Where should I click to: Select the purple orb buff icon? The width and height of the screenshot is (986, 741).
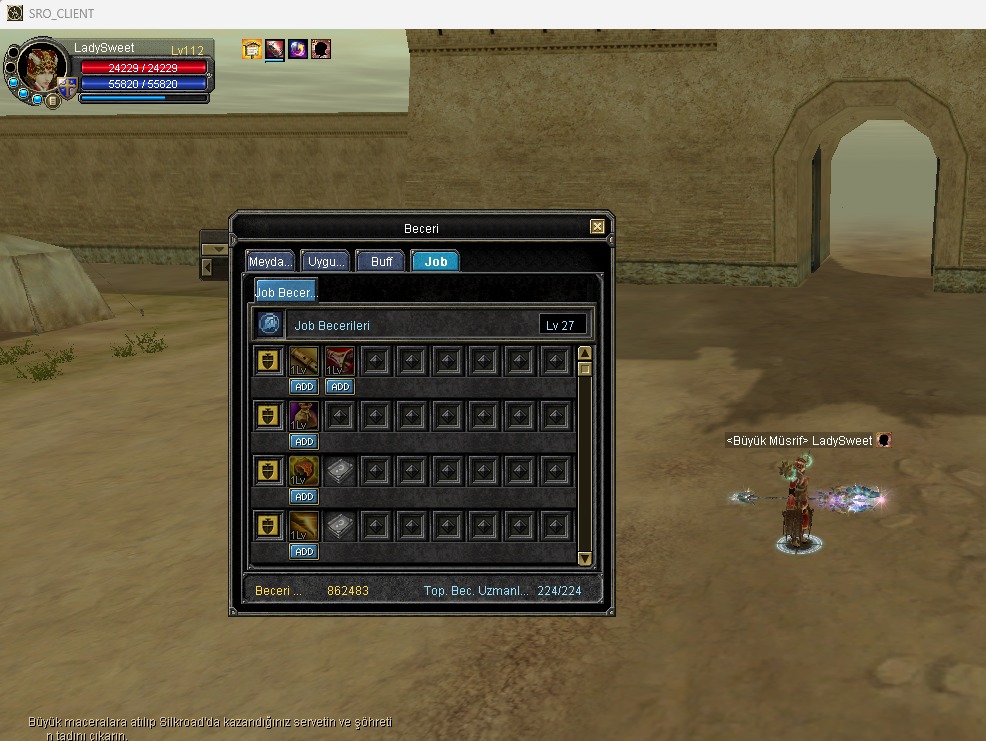pyautogui.click(x=298, y=49)
